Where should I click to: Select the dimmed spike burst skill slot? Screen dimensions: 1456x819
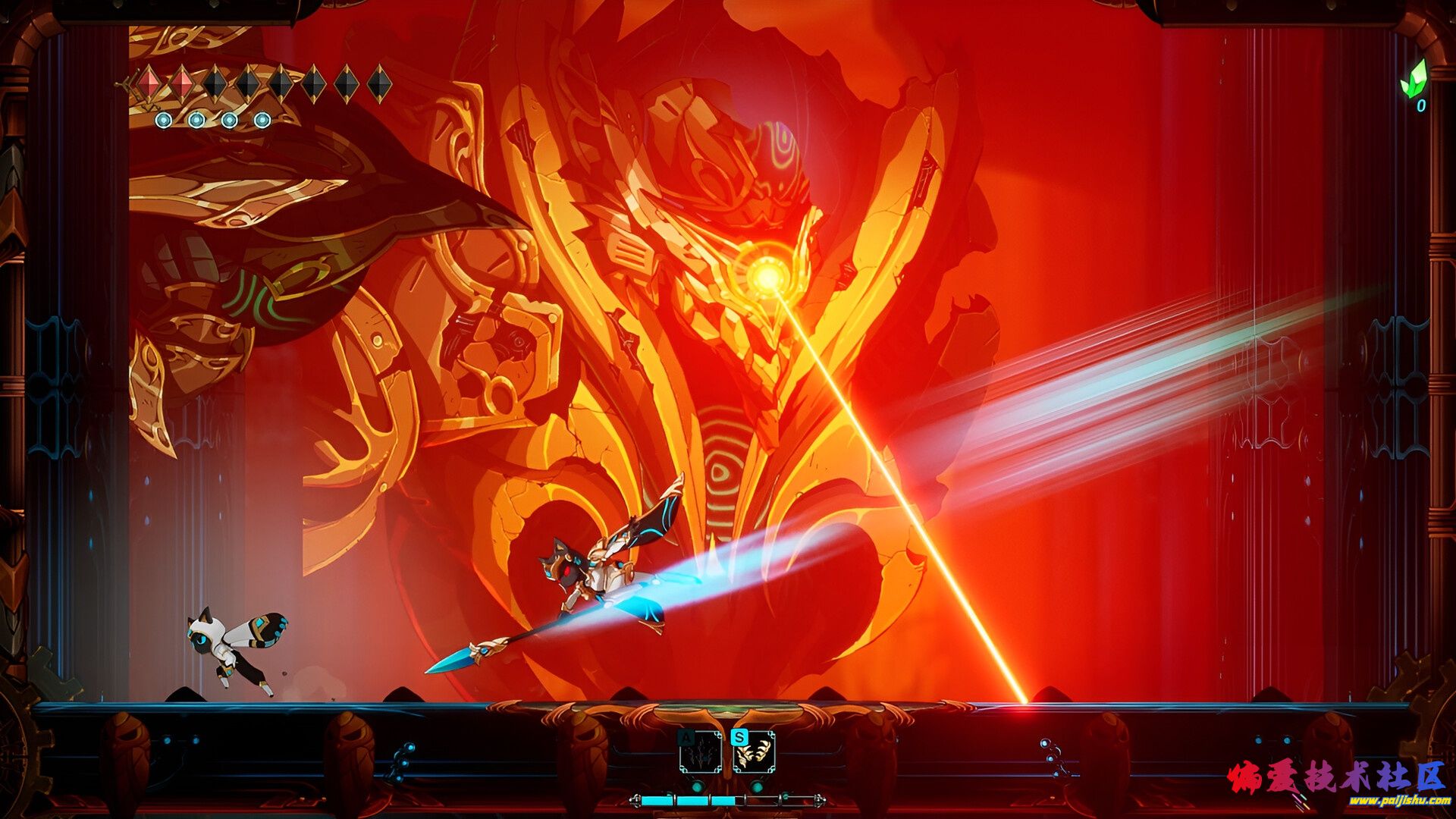[x=701, y=752]
